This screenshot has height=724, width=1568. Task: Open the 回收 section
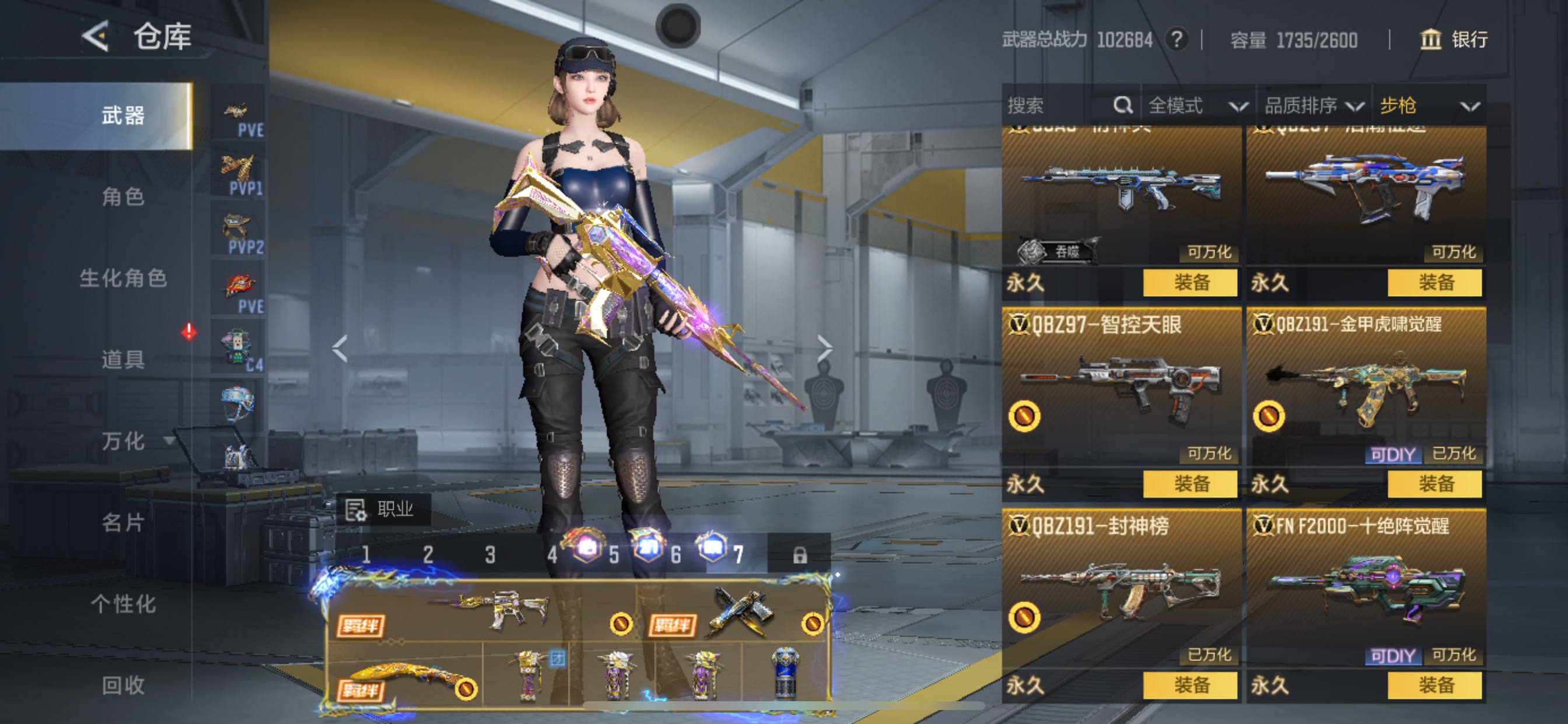point(123,685)
